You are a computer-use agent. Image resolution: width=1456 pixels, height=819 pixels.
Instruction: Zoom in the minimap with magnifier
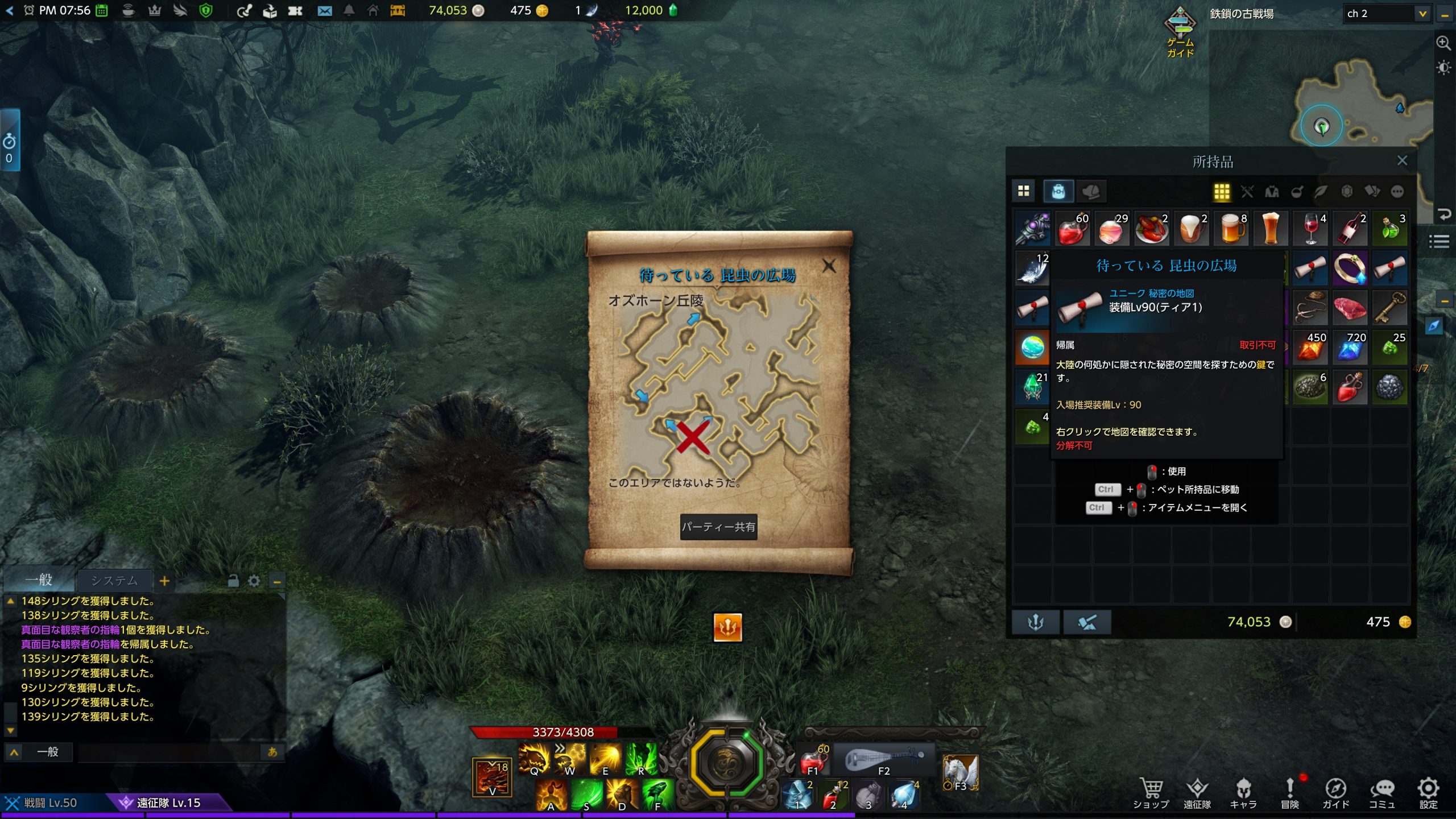1443,43
